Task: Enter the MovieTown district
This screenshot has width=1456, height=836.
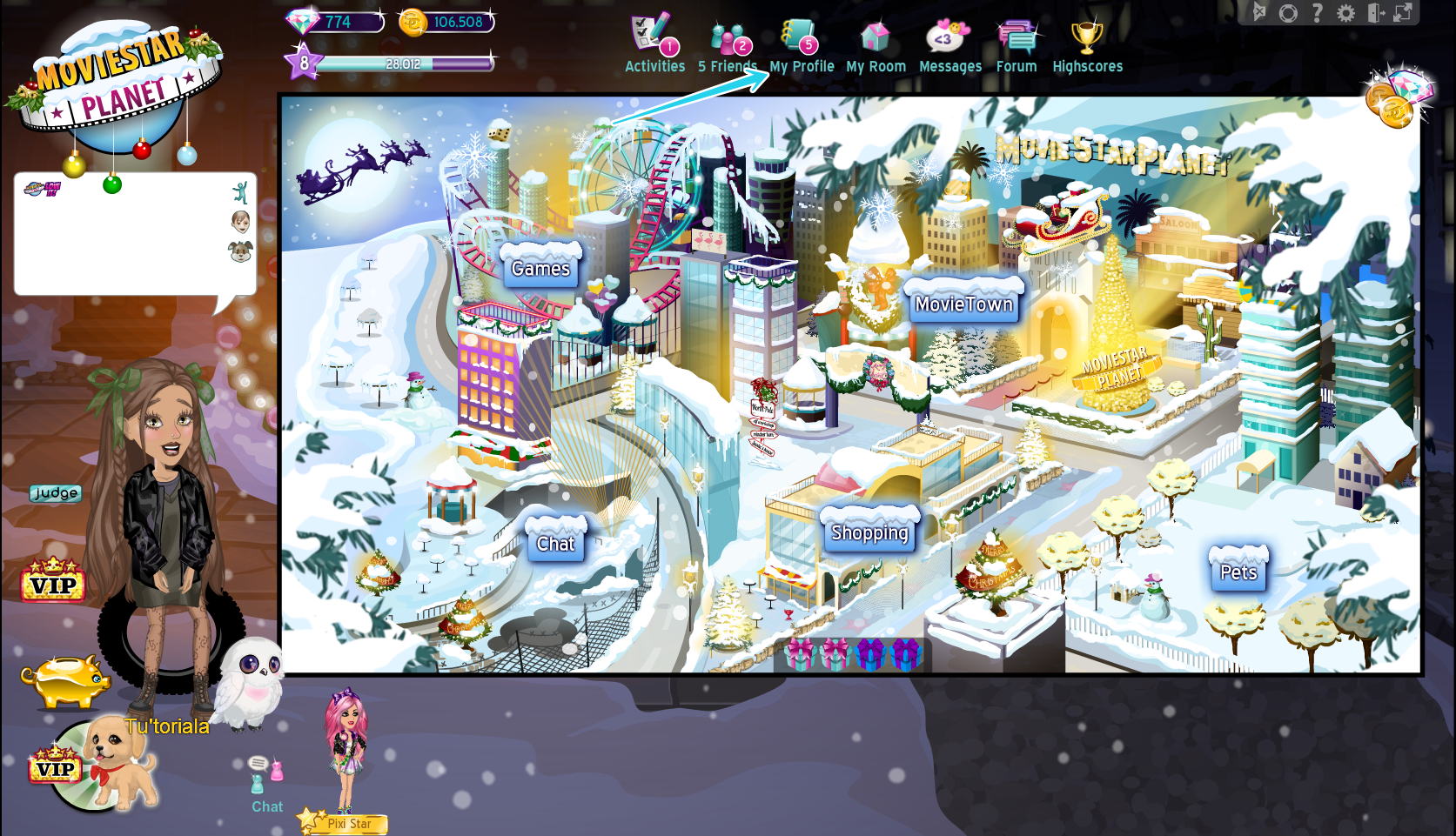Action: click(x=962, y=304)
